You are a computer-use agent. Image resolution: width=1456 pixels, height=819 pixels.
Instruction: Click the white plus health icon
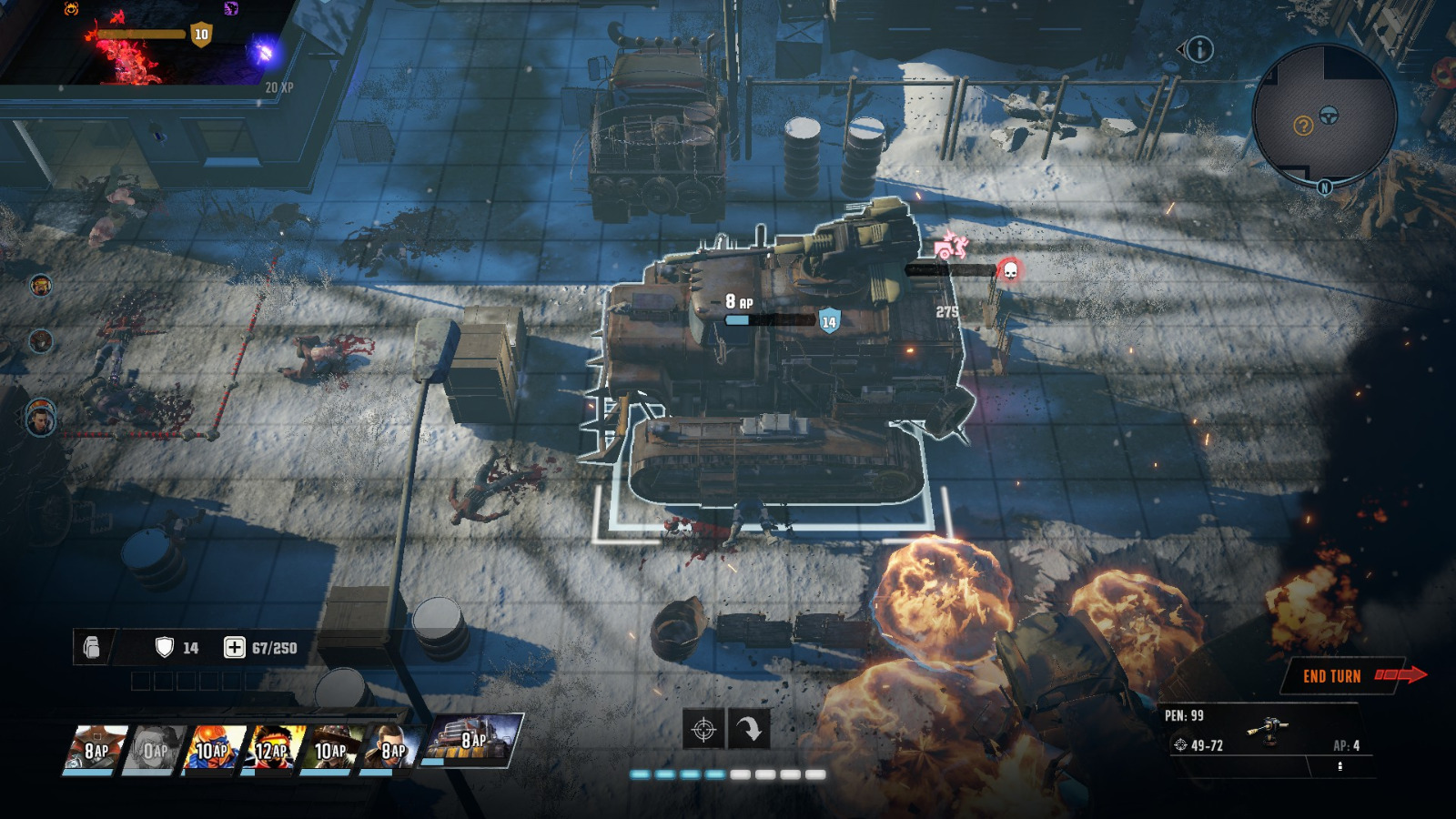[x=234, y=647]
